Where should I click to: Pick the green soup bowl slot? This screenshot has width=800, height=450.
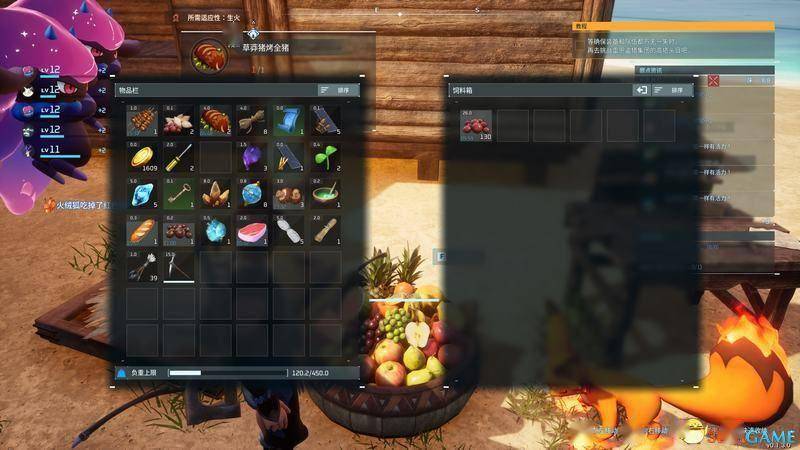click(x=324, y=194)
